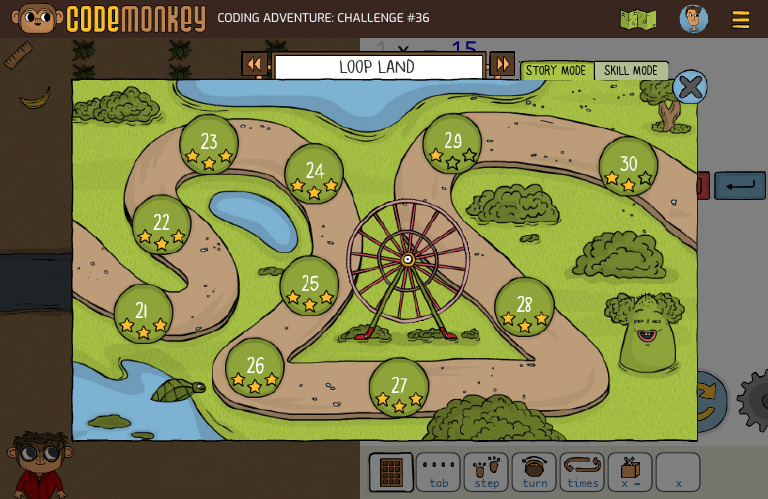This screenshot has height=499, width=768.
Task: Select level 21 on the map
Action: coord(143,314)
